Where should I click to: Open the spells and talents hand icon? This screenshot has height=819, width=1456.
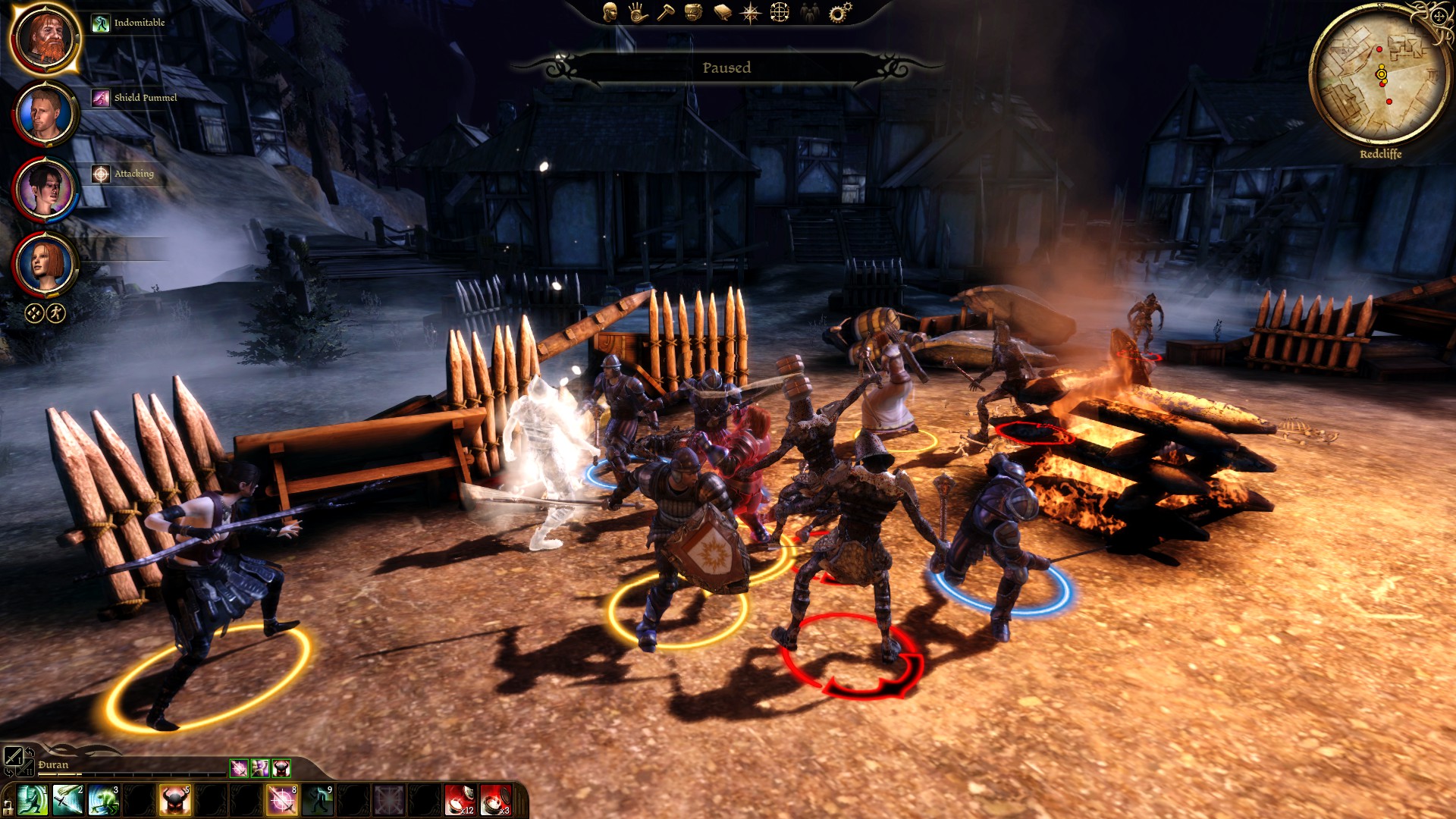click(638, 12)
